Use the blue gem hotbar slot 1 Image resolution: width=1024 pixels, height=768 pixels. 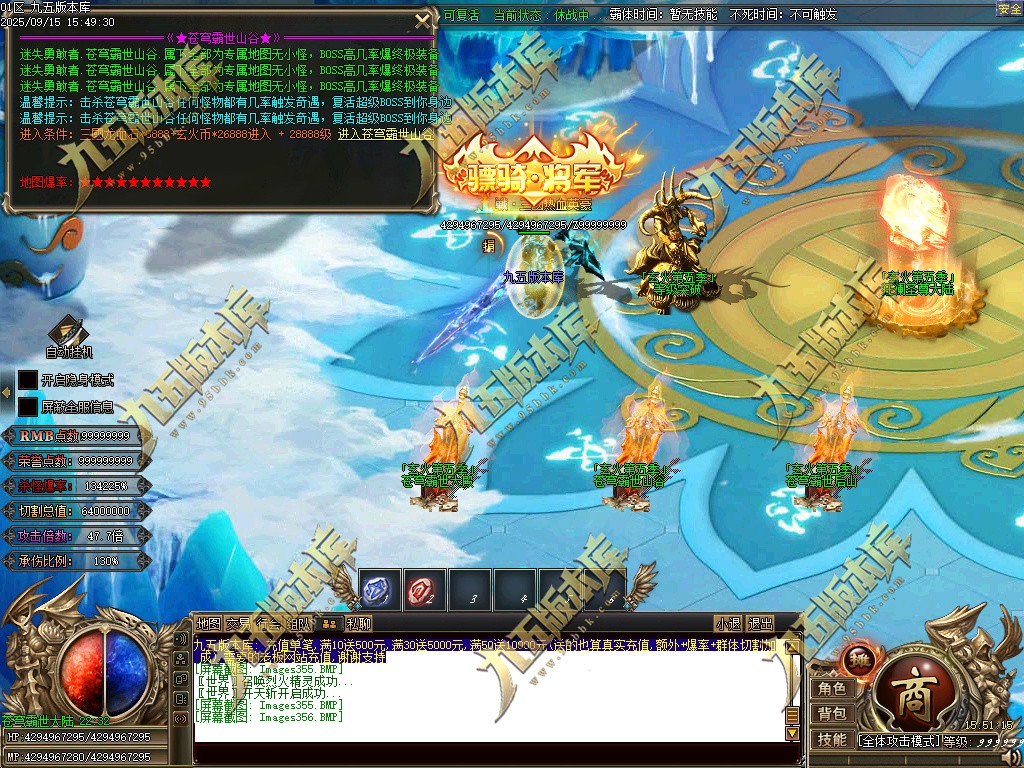coord(379,590)
